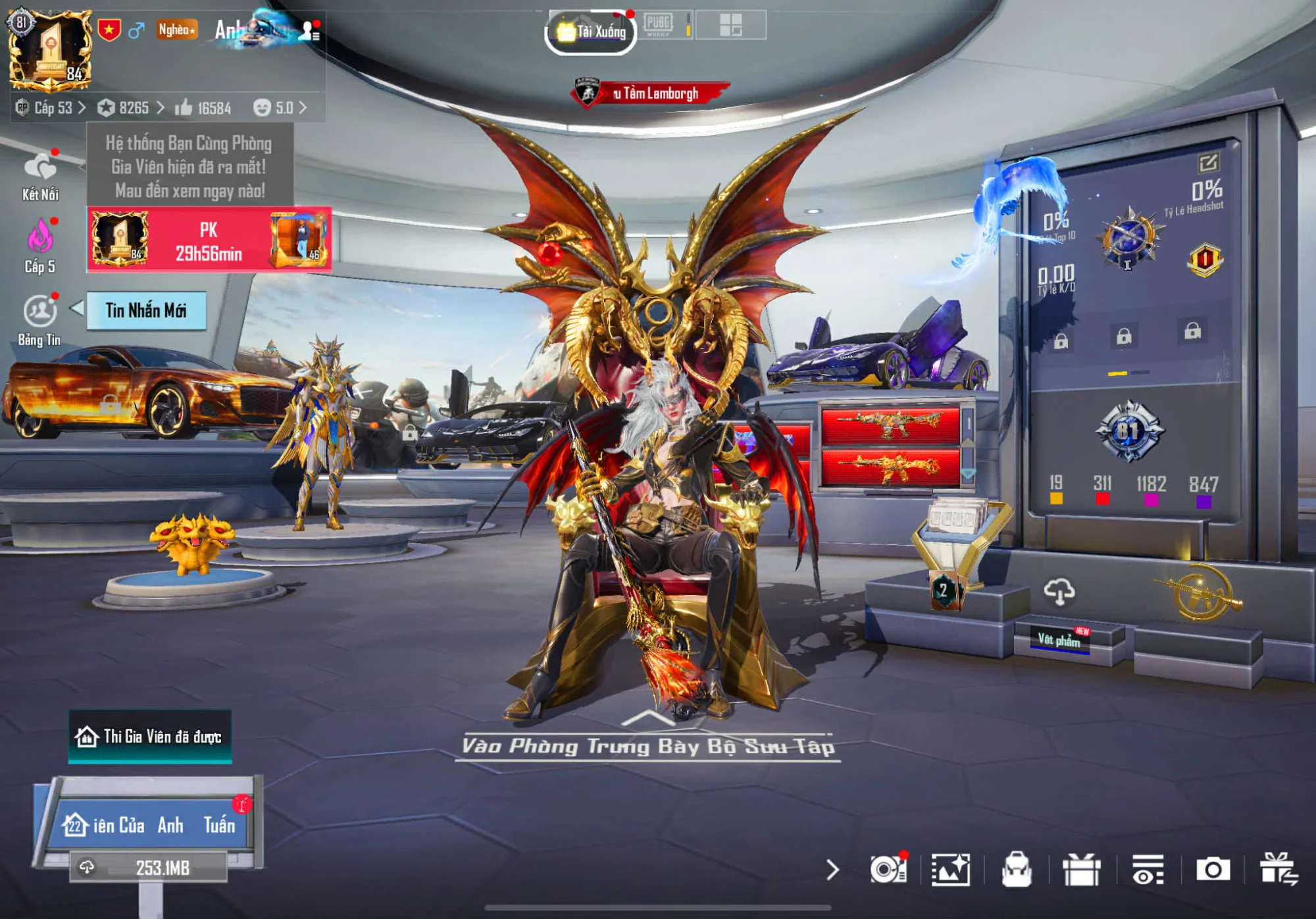This screenshot has height=919, width=1316.
Task: Open the Vật phẩm items button
Action: coord(1060,639)
